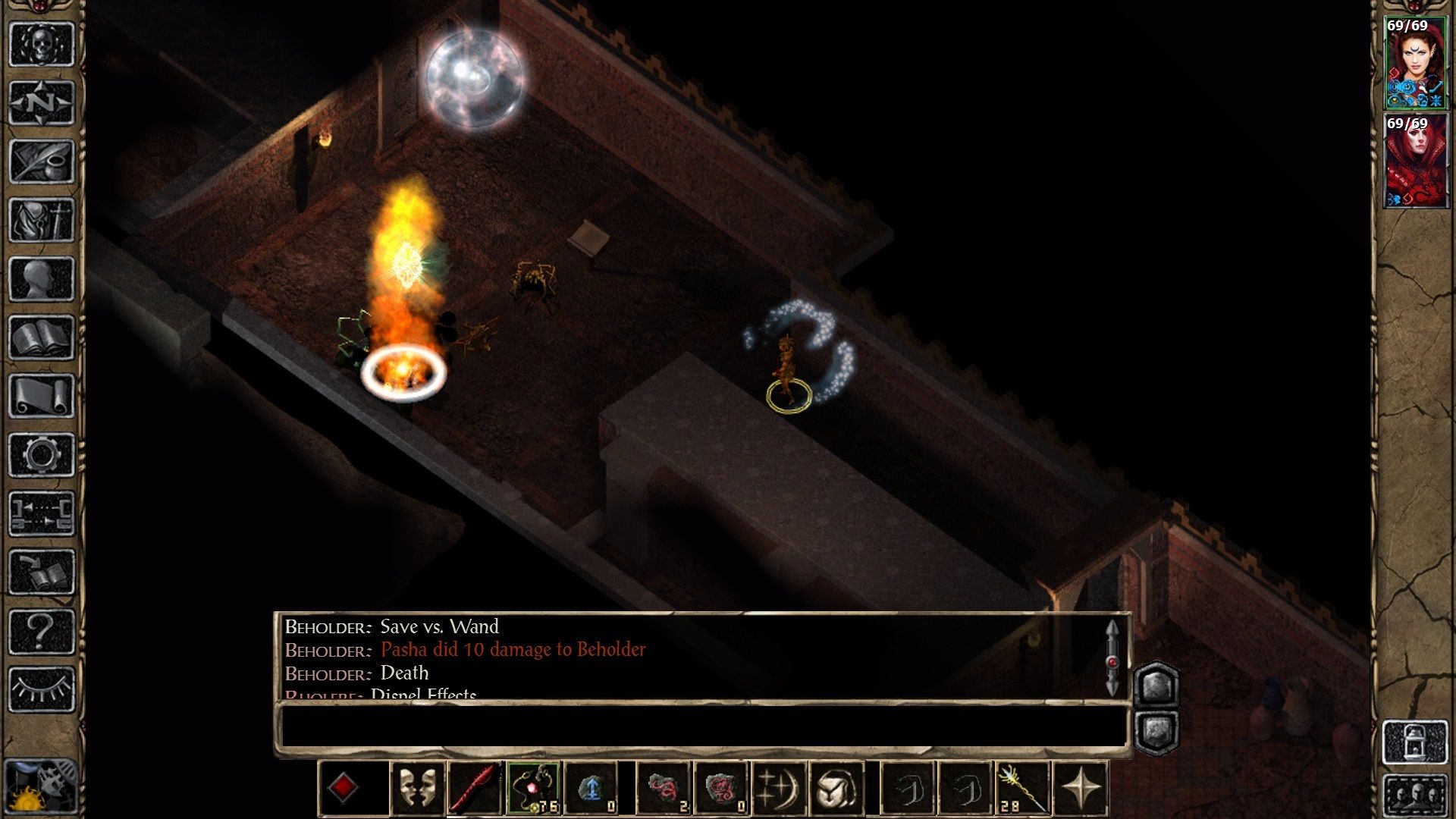Click the four-pointed star special abilities button
1456x819 pixels.
(x=1081, y=789)
